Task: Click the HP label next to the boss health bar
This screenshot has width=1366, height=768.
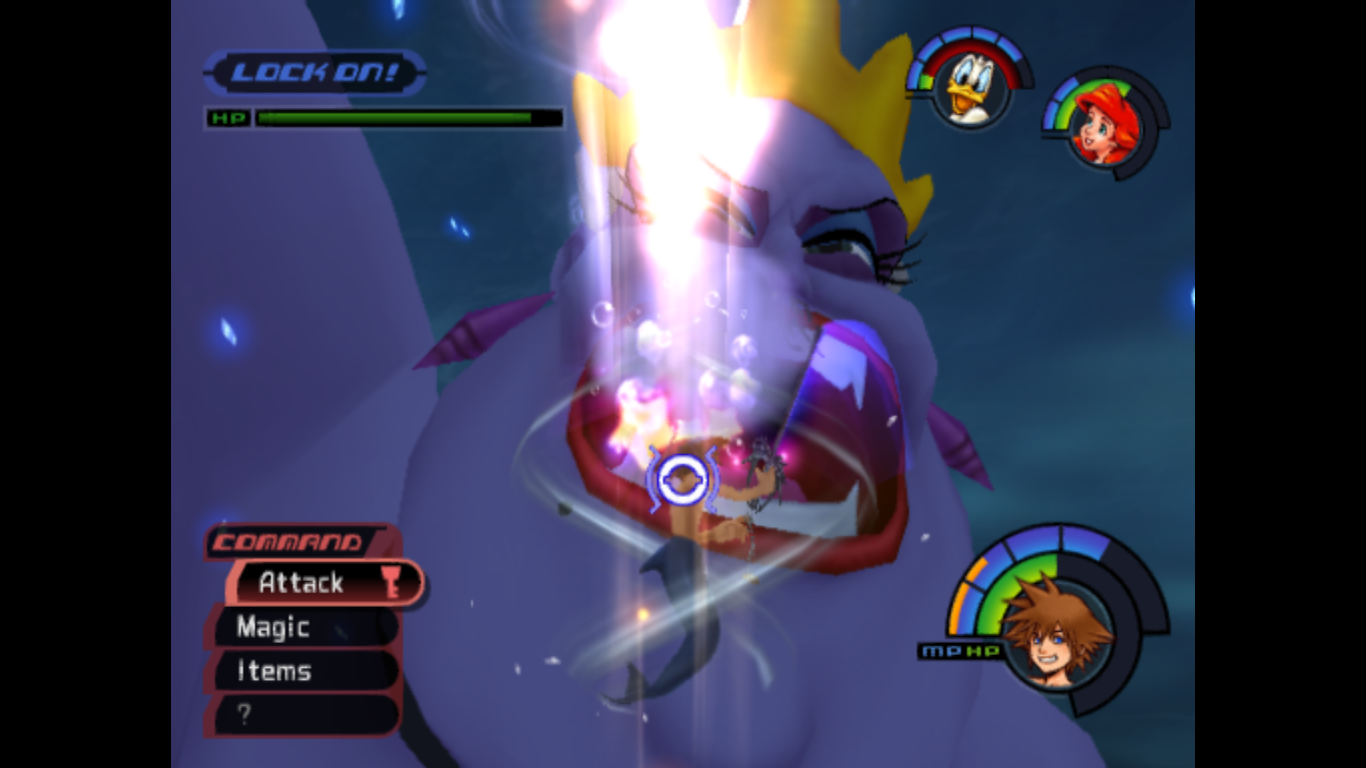Action: point(229,118)
